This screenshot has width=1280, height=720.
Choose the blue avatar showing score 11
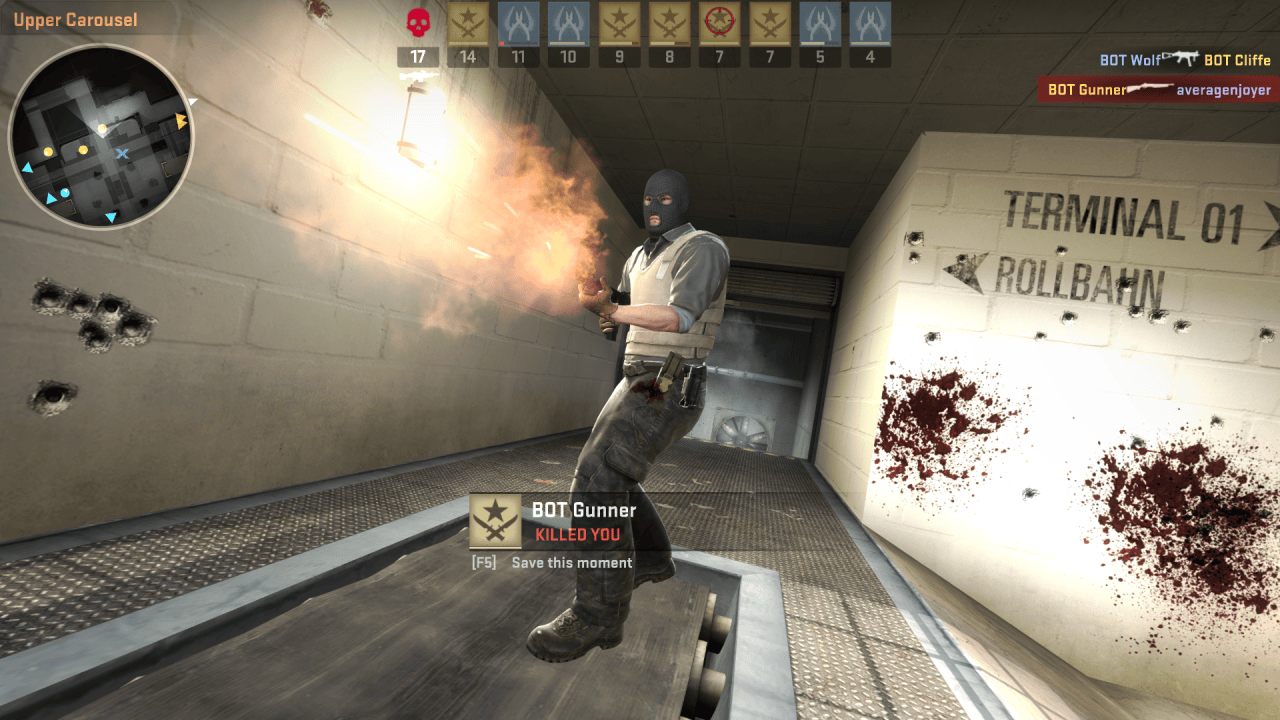click(518, 23)
